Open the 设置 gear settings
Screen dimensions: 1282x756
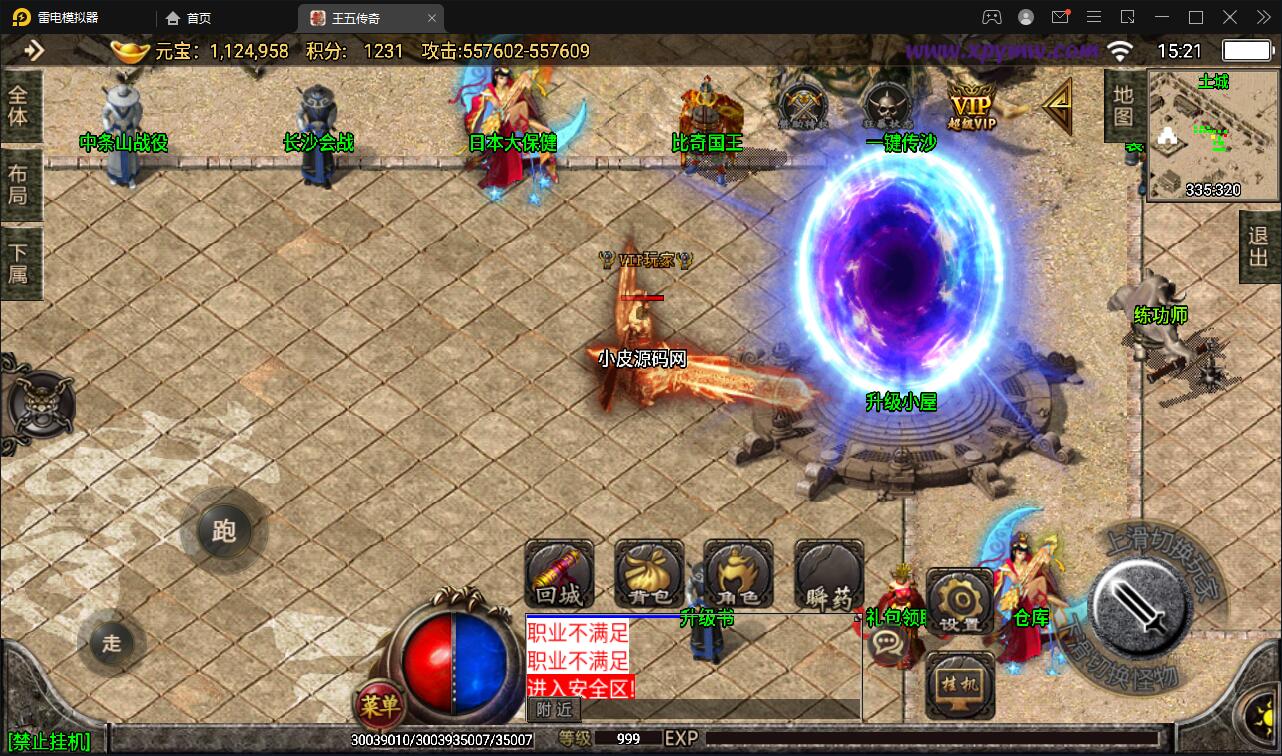point(960,602)
